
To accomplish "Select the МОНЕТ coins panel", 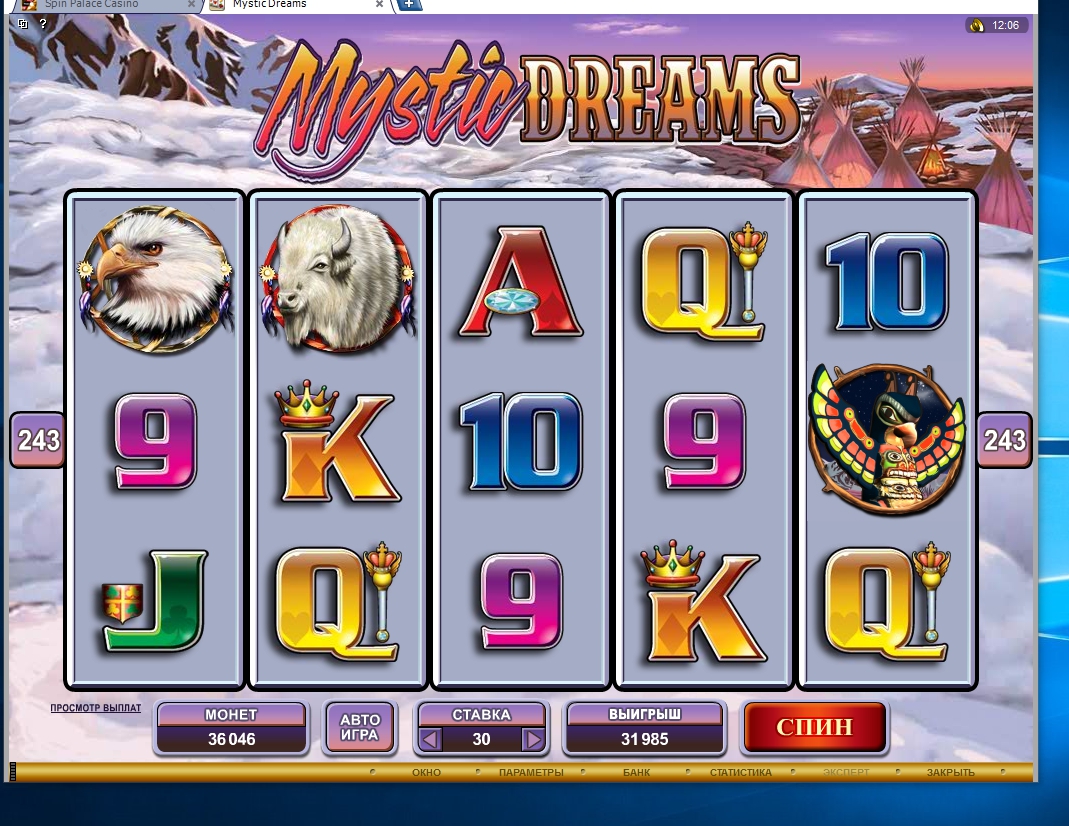I will point(231,727).
